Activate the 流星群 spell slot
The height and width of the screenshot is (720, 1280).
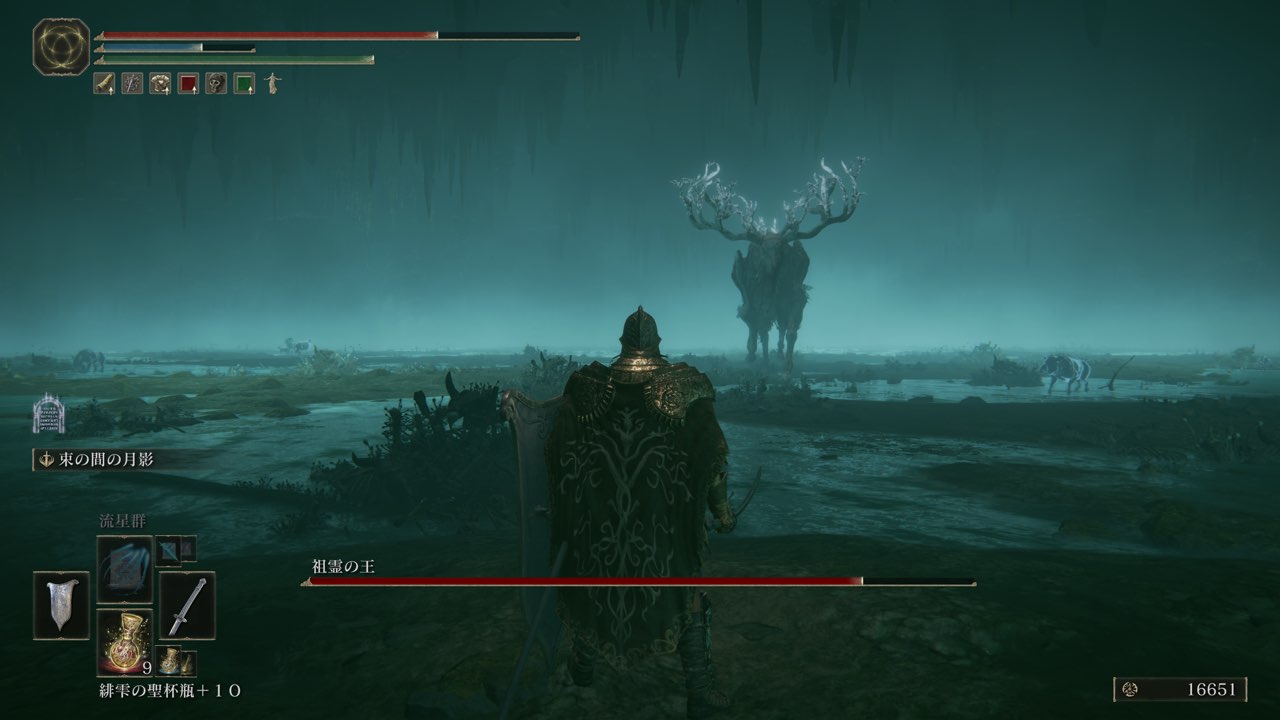tap(125, 568)
